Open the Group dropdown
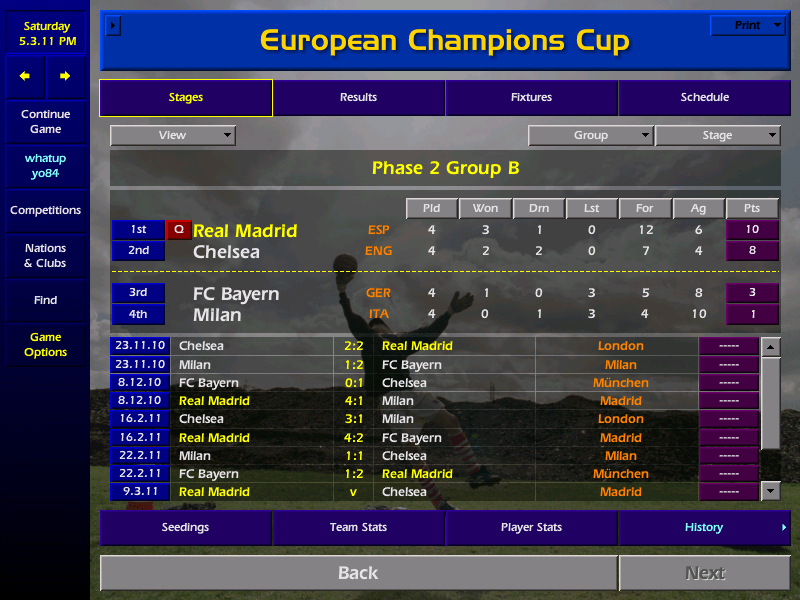This screenshot has height=600, width=800. tap(590, 135)
